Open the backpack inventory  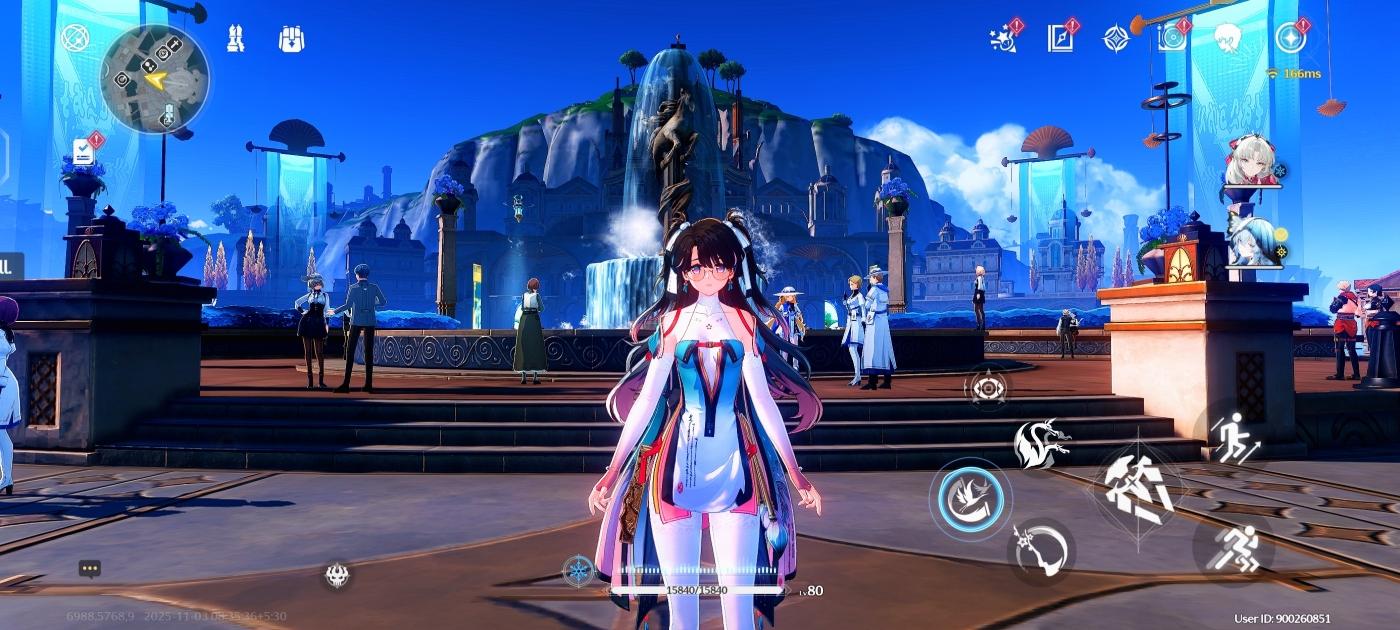coord(291,39)
